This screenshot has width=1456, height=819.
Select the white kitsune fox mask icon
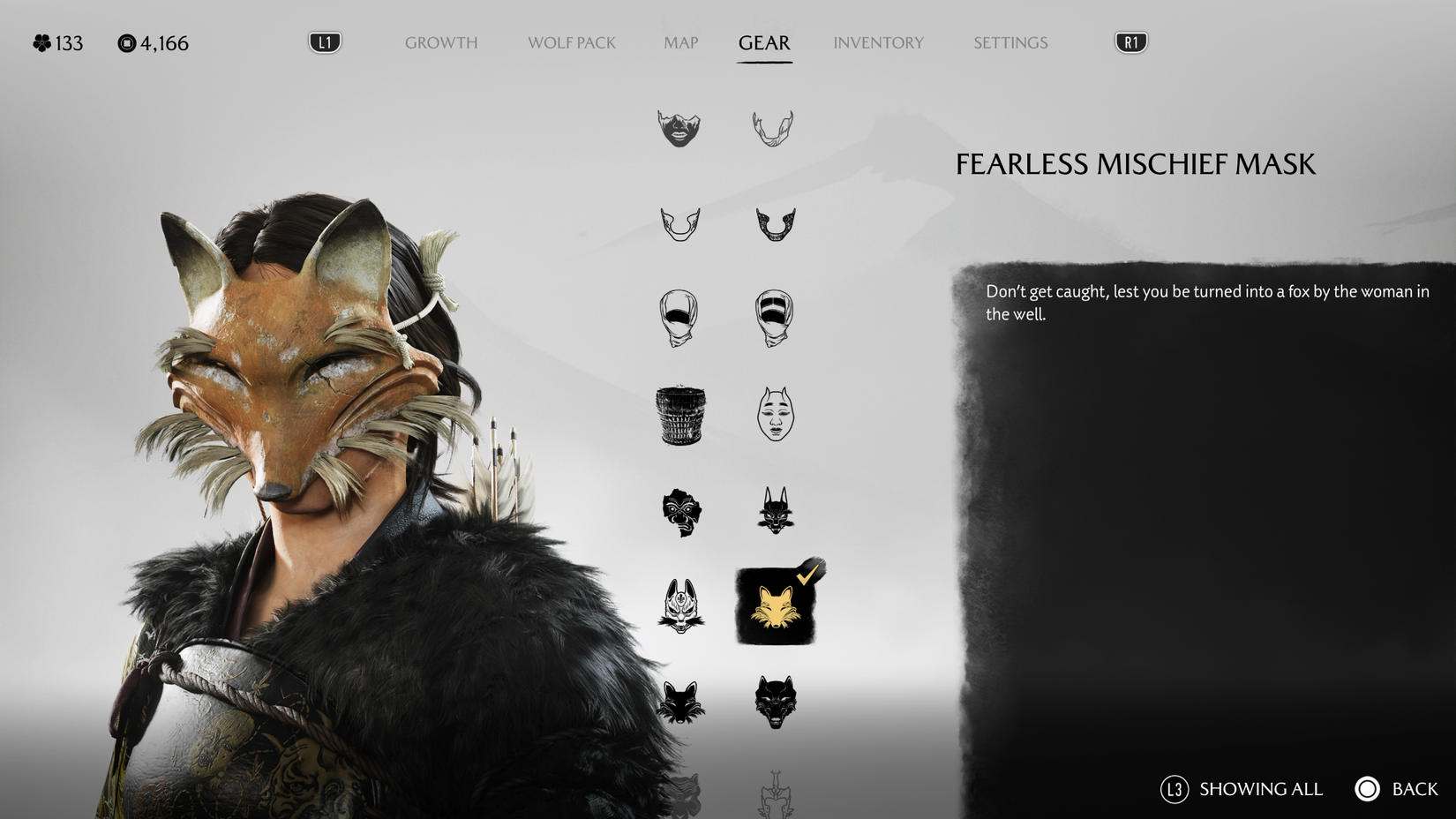(x=680, y=607)
